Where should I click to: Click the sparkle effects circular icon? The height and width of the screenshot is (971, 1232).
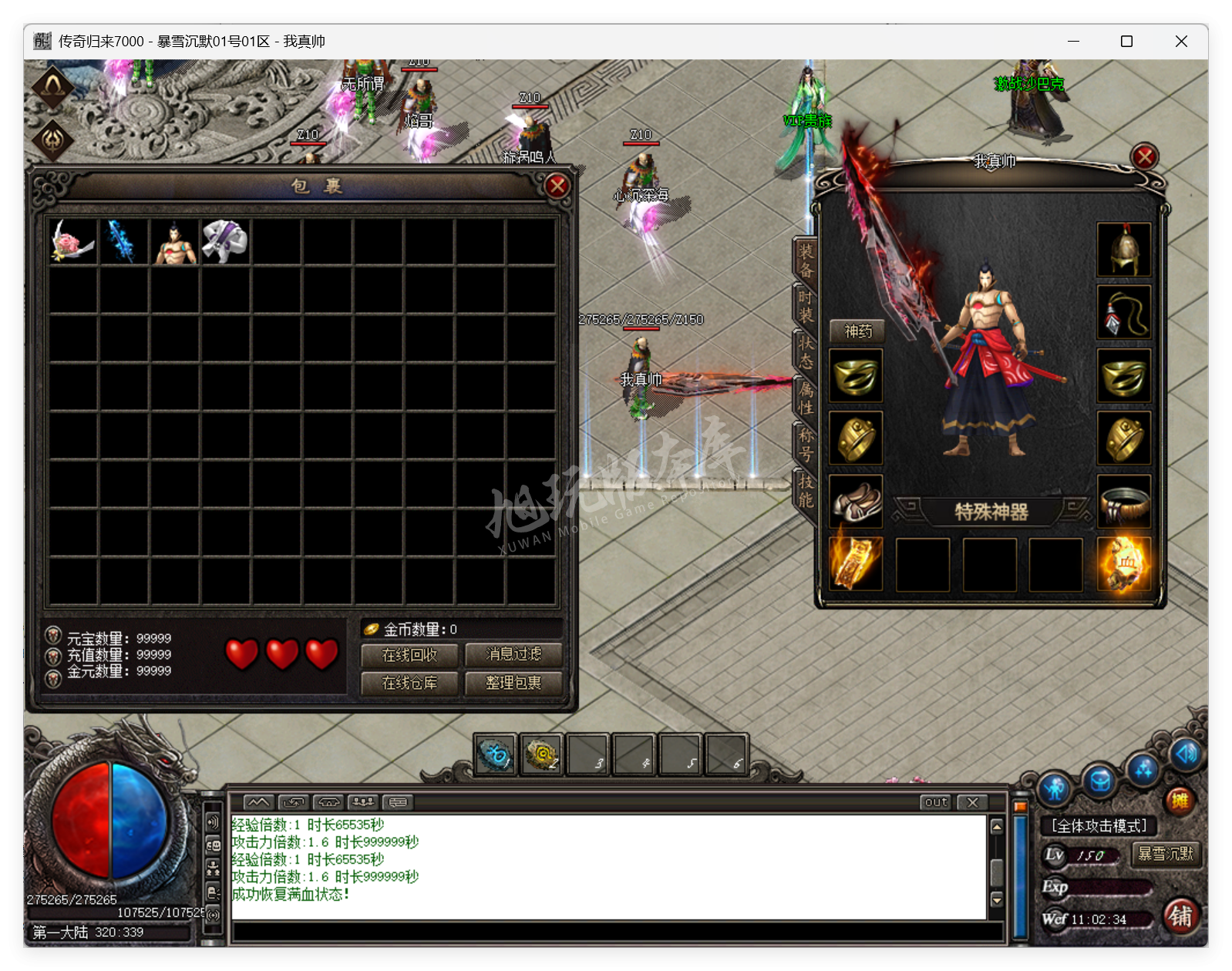[x=1143, y=768]
